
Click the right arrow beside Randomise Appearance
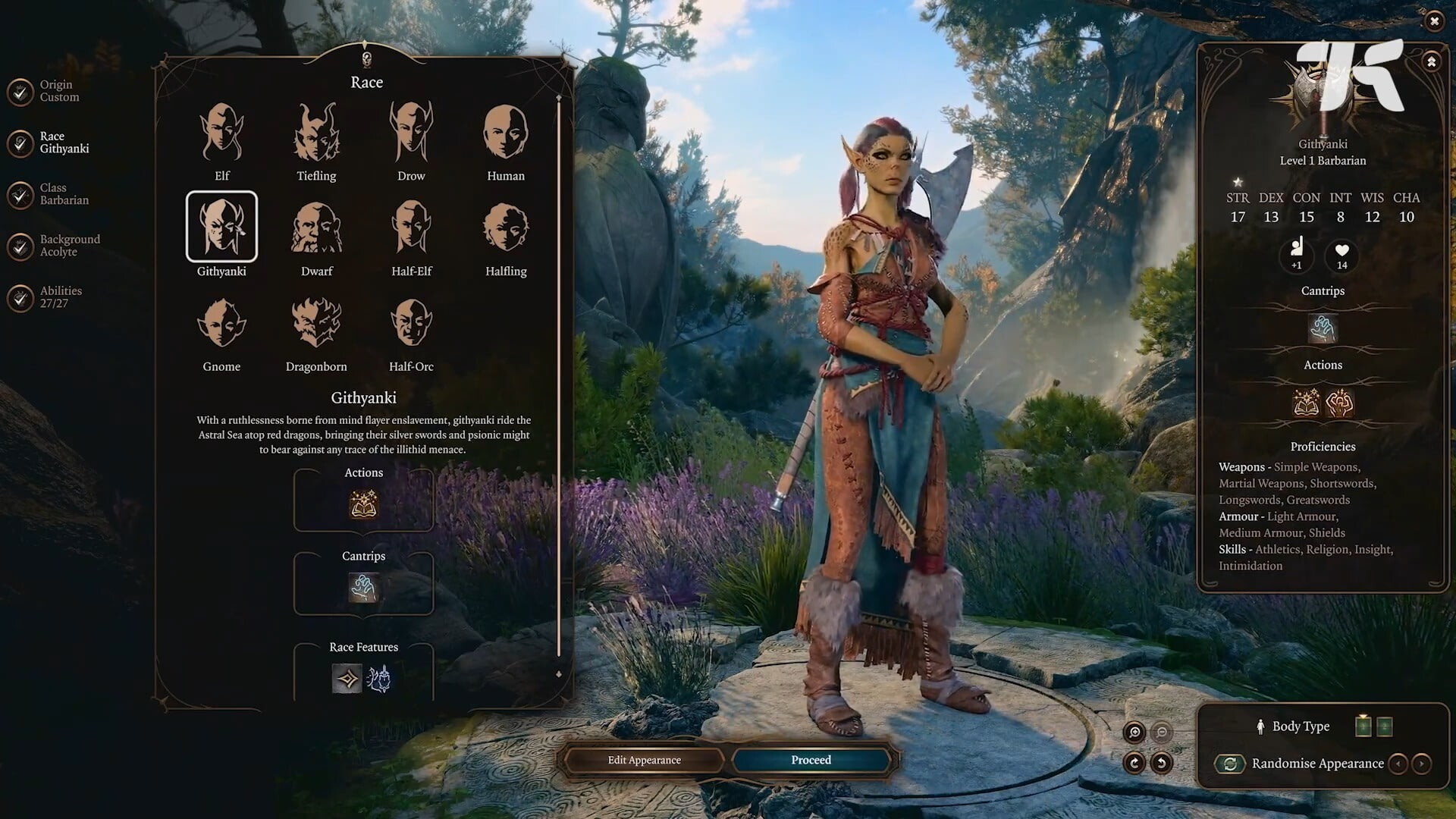(x=1423, y=764)
